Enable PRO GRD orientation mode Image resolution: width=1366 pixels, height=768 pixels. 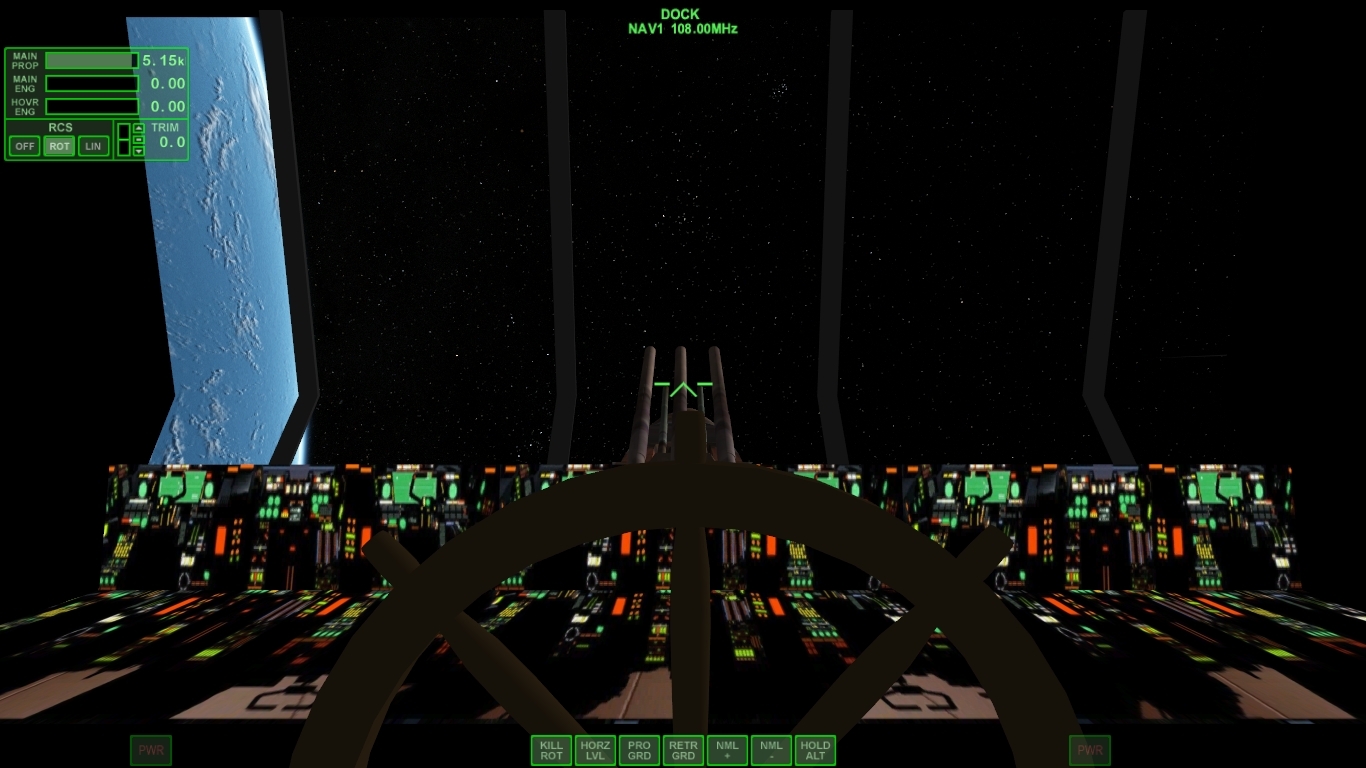click(x=640, y=750)
